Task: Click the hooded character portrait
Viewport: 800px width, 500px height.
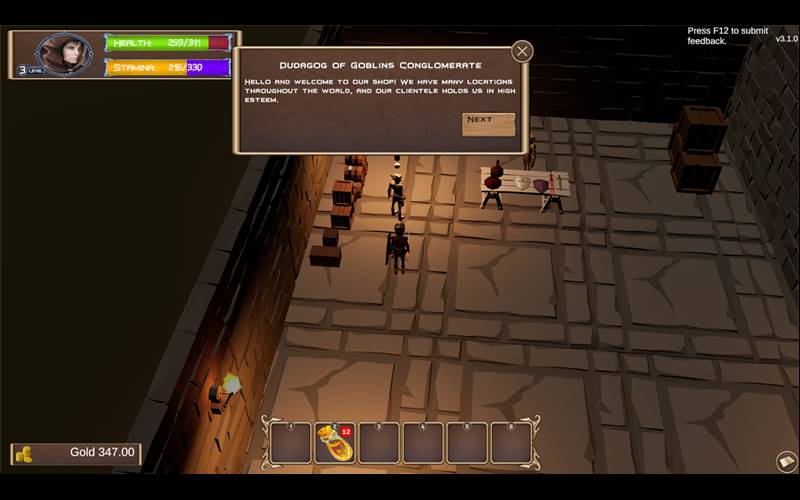Action: pos(65,53)
